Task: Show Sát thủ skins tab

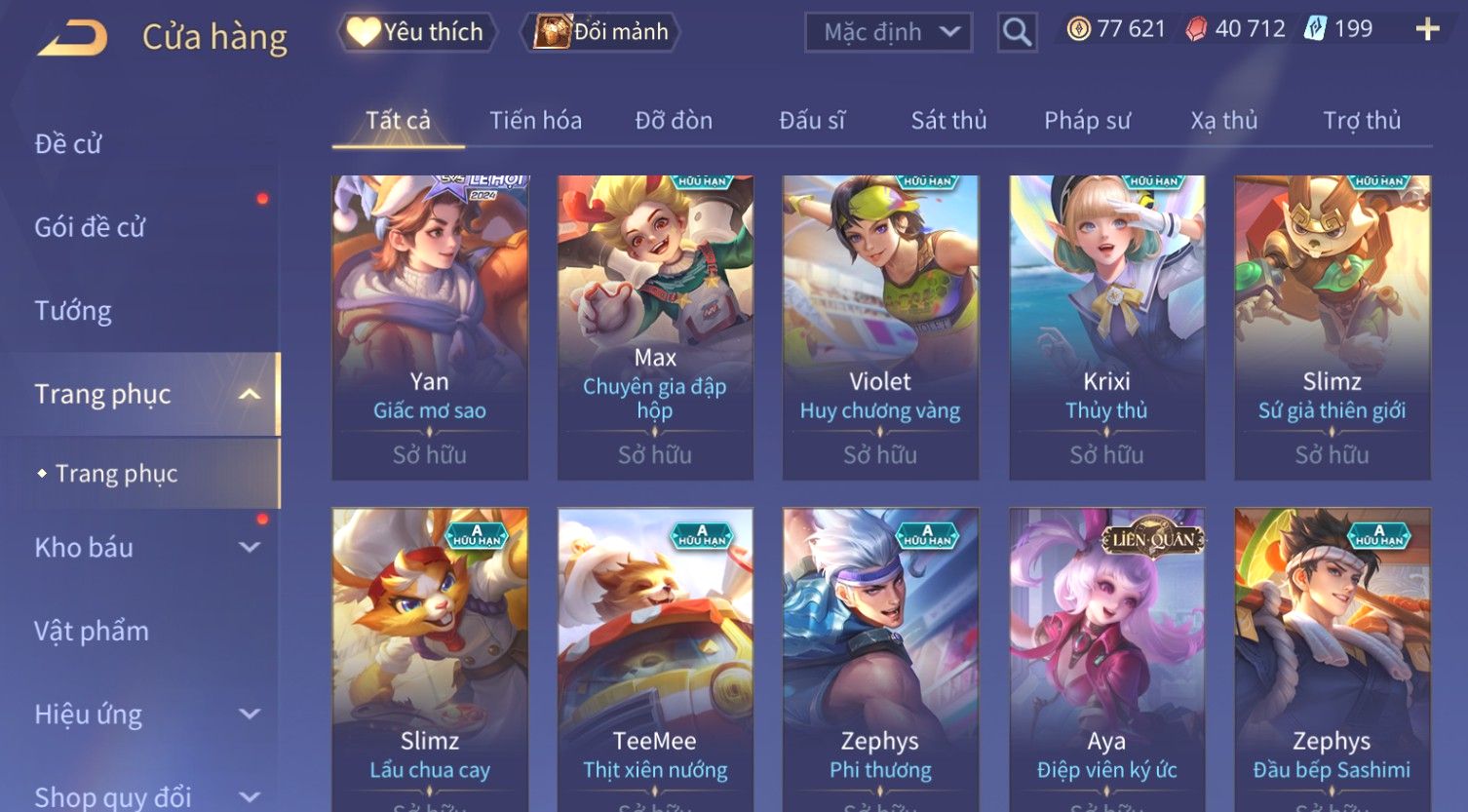Action: pyautogui.click(x=948, y=121)
